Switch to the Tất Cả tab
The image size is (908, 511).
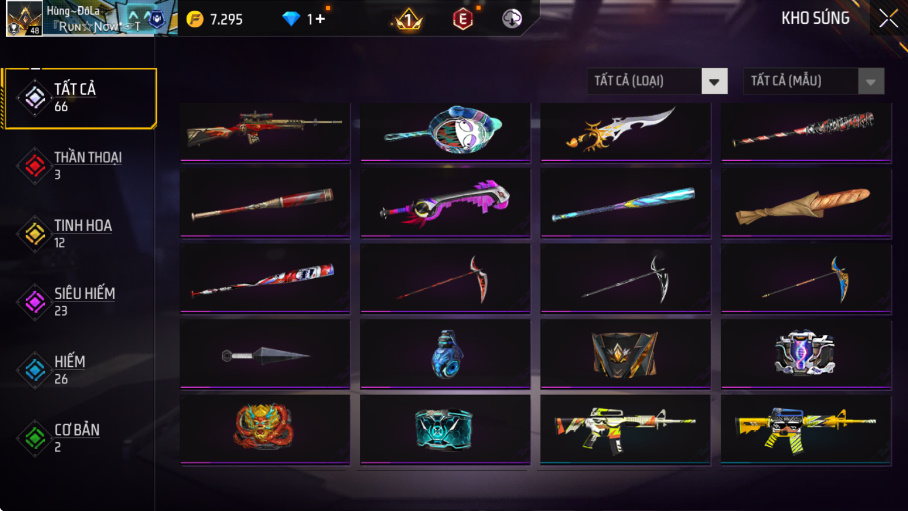(80, 98)
